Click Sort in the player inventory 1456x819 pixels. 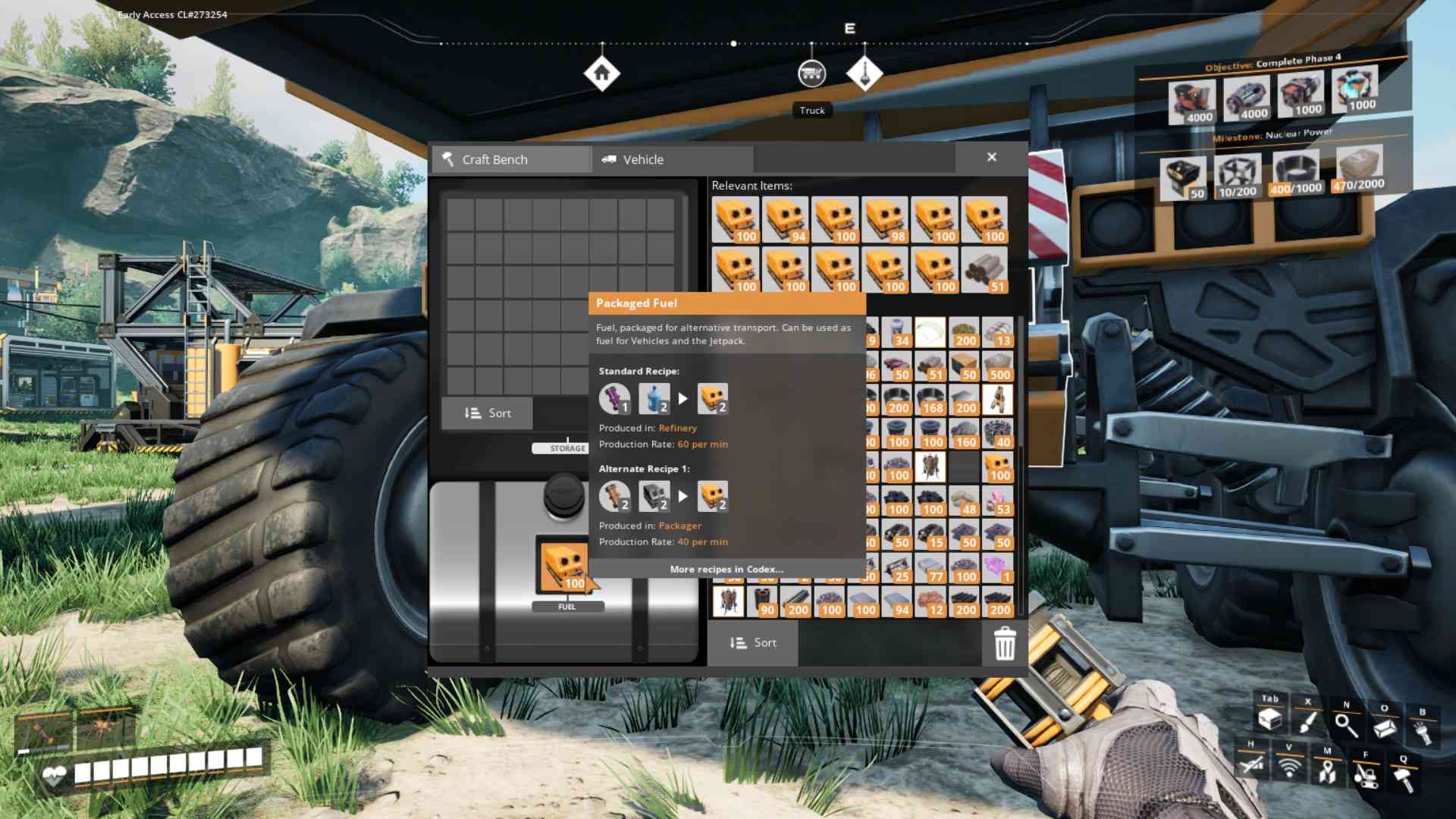(753, 642)
